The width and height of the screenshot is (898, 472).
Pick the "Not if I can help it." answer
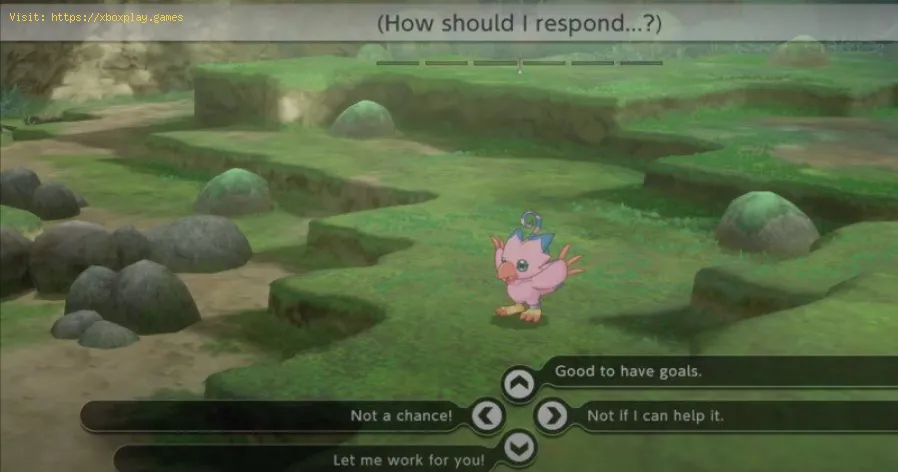pyautogui.click(x=655, y=415)
